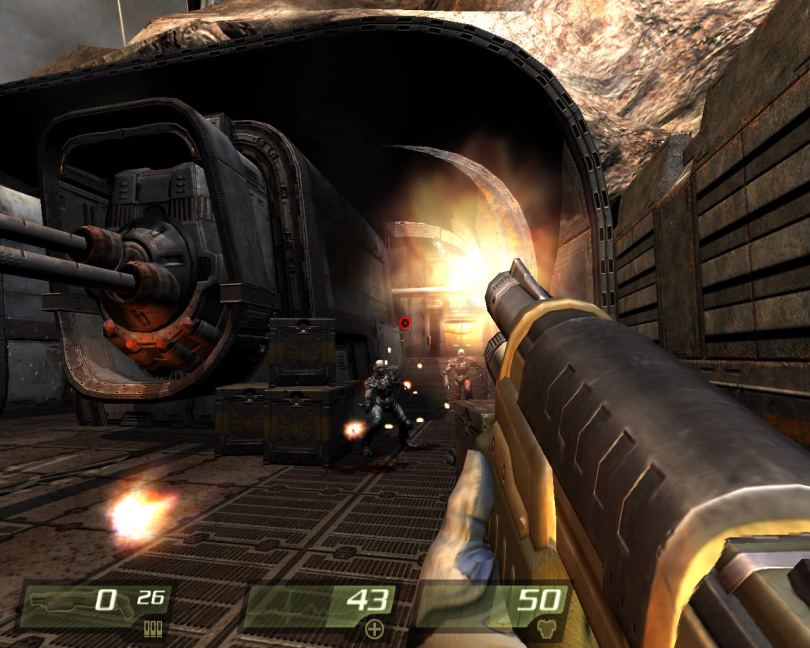Click the health cross icon
Image resolution: width=810 pixels, height=648 pixels.
click(374, 629)
